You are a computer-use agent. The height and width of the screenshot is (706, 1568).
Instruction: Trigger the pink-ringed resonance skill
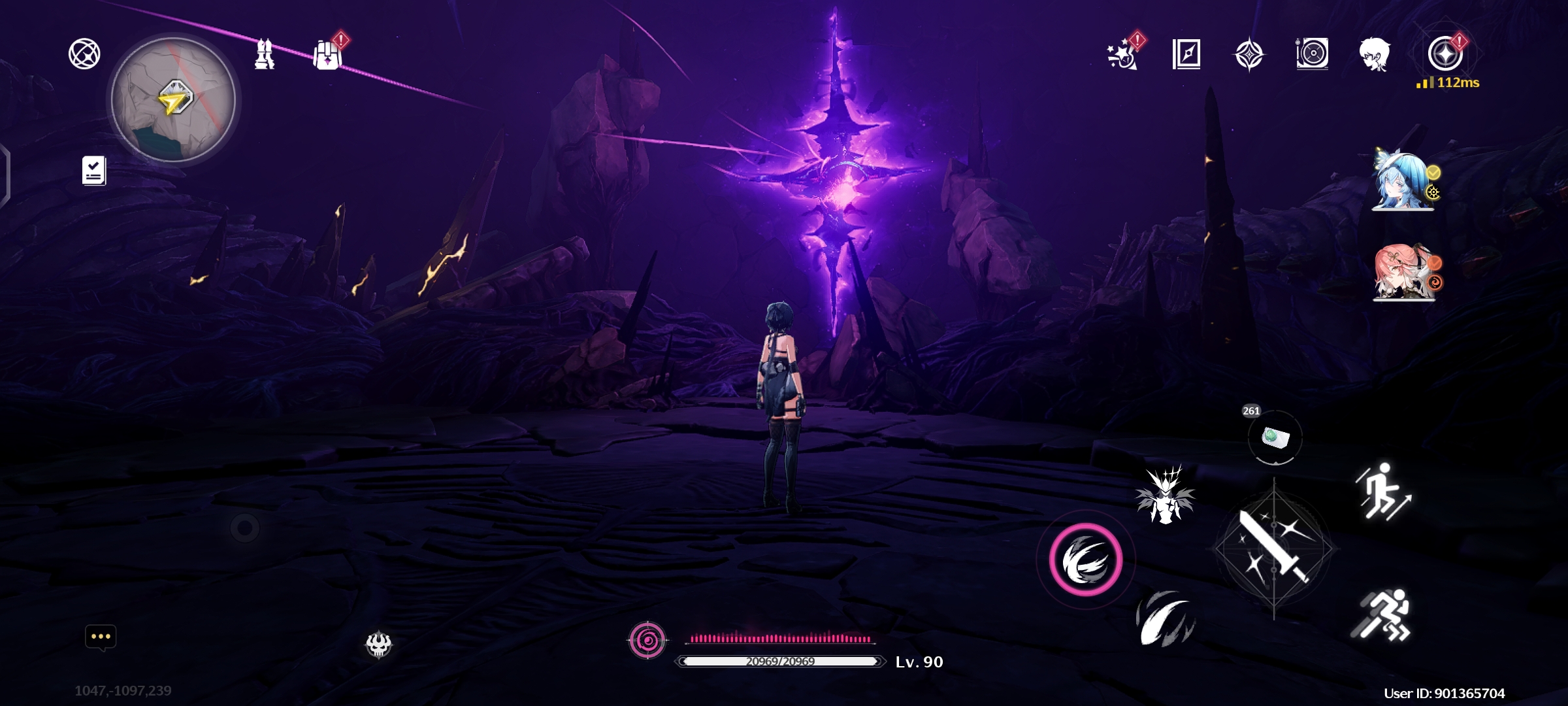coord(1086,560)
